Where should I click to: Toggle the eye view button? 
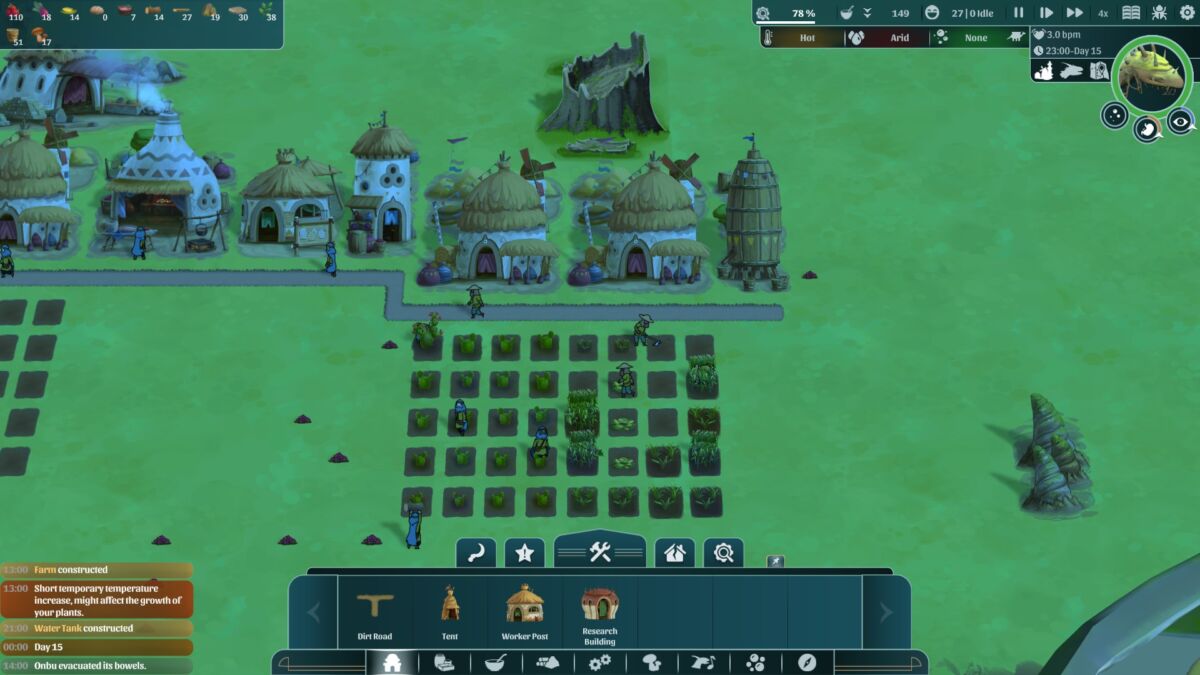pos(1181,120)
